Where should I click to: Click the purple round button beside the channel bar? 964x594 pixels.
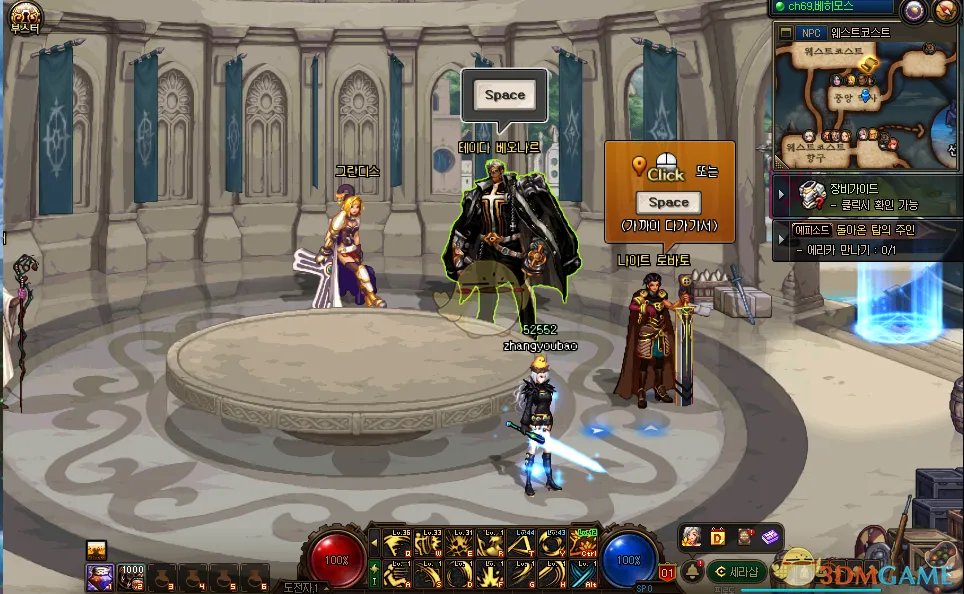(914, 11)
